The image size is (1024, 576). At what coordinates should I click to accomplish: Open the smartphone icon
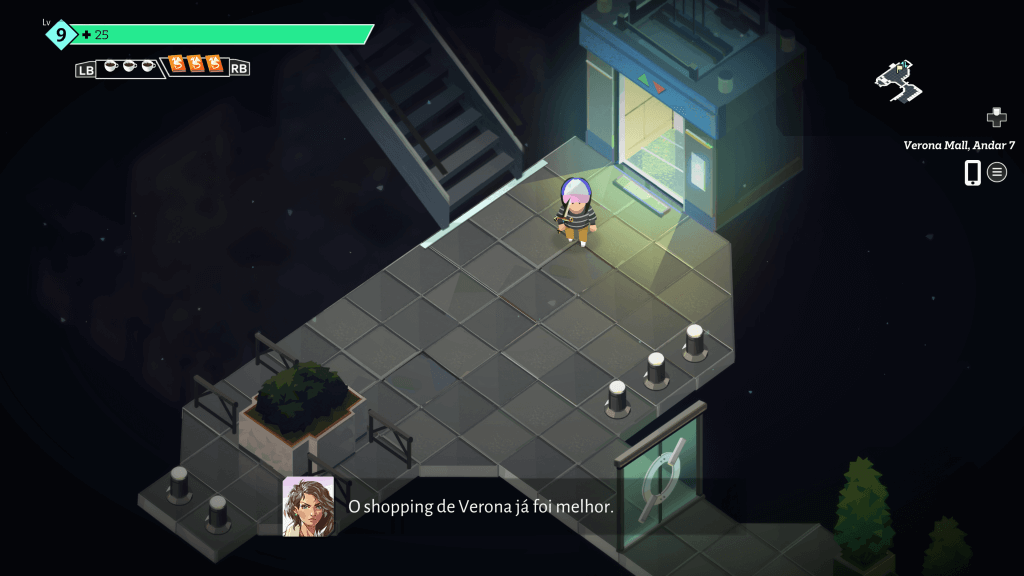(x=972, y=172)
